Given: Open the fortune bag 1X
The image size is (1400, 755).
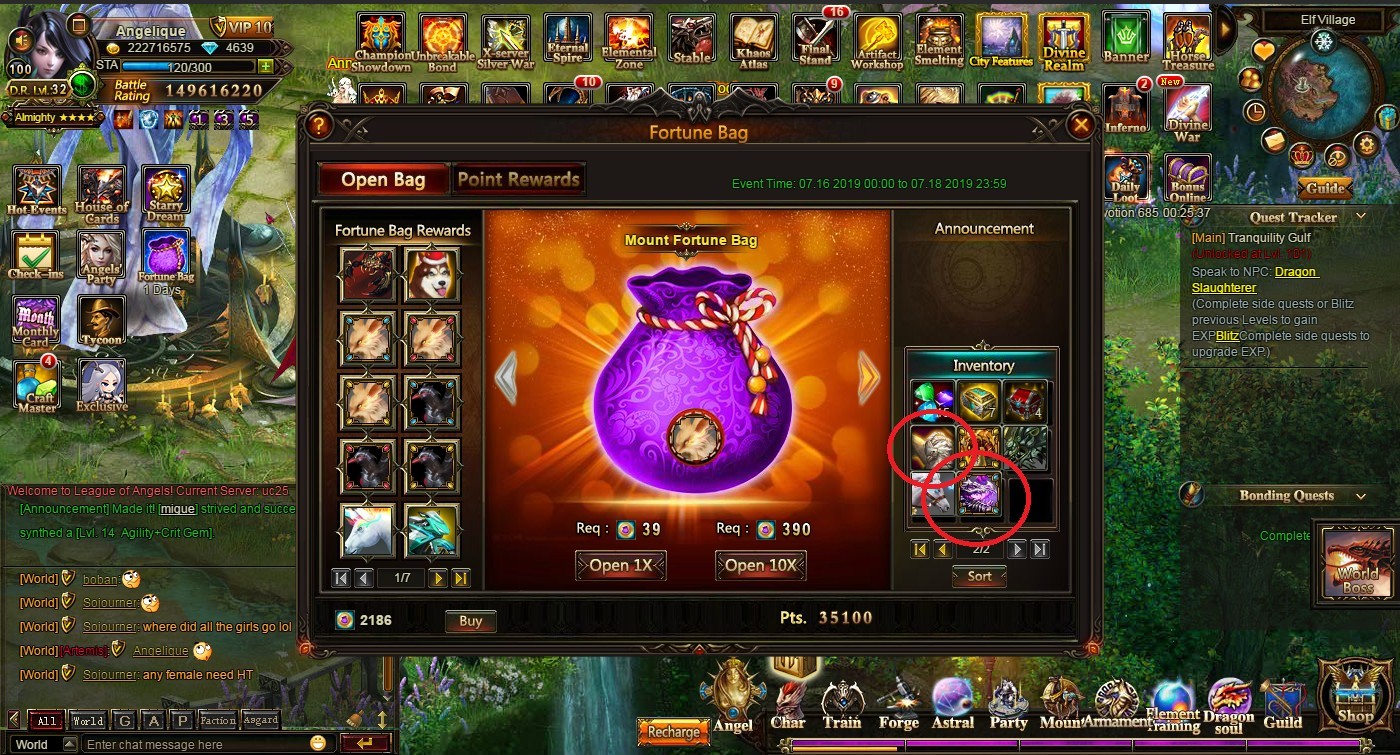Looking at the screenshot, I should click(x=620, y=565).
